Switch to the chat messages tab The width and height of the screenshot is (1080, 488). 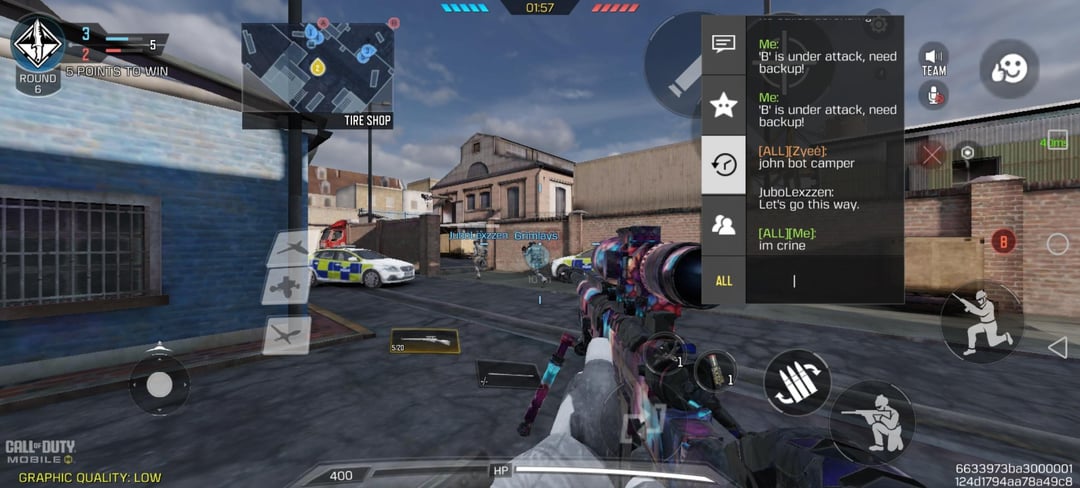723,45
